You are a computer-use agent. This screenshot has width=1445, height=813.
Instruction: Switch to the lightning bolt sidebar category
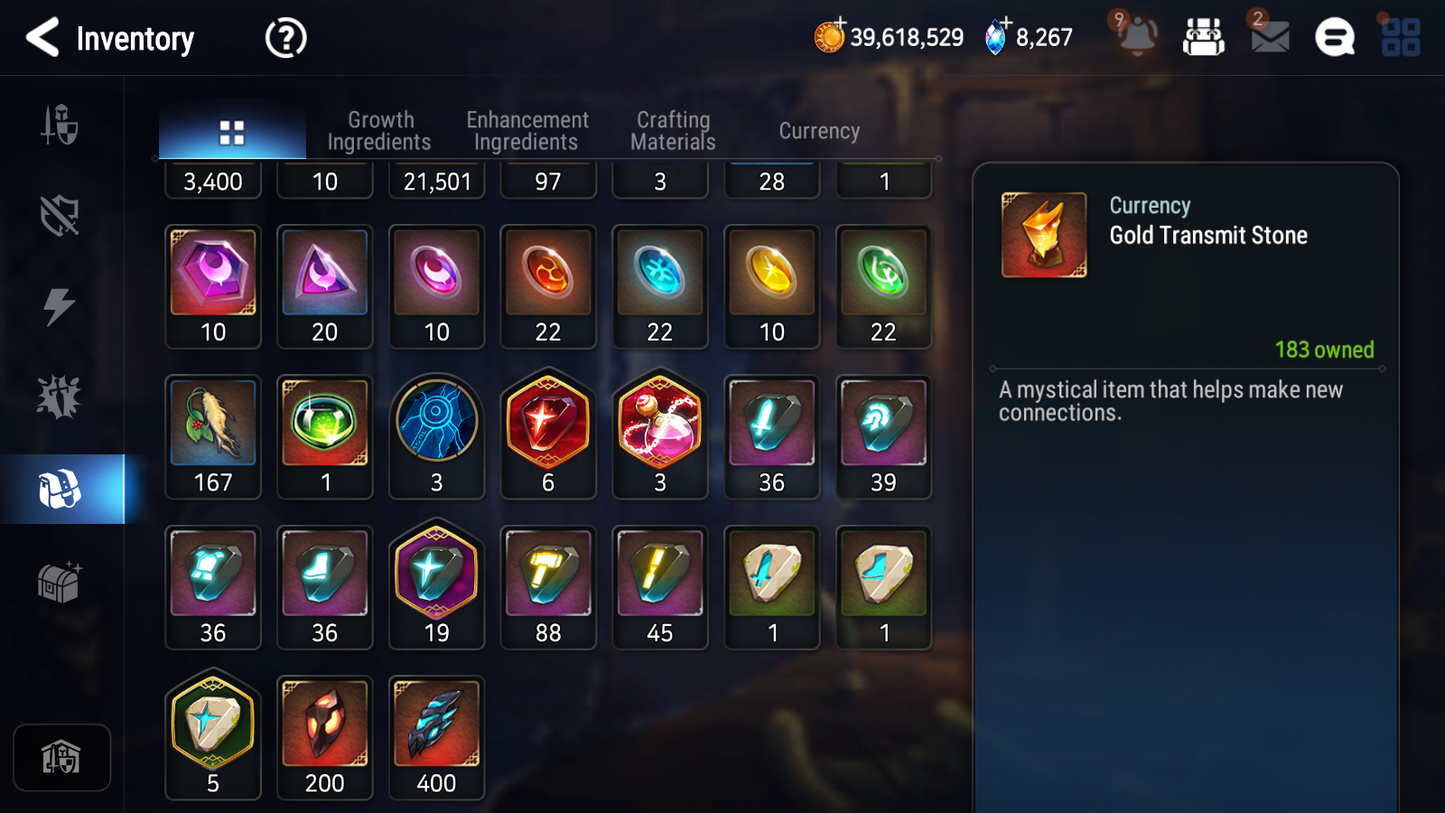click(59, 306)
